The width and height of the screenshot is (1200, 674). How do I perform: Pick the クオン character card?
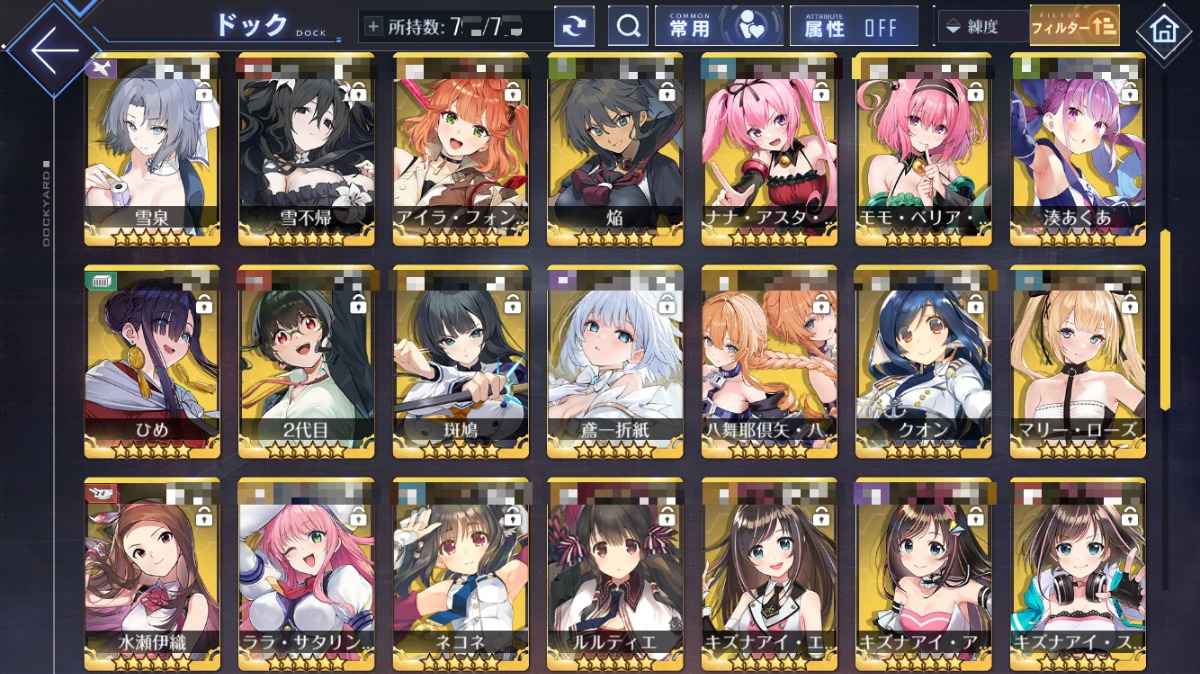point(923,362)
